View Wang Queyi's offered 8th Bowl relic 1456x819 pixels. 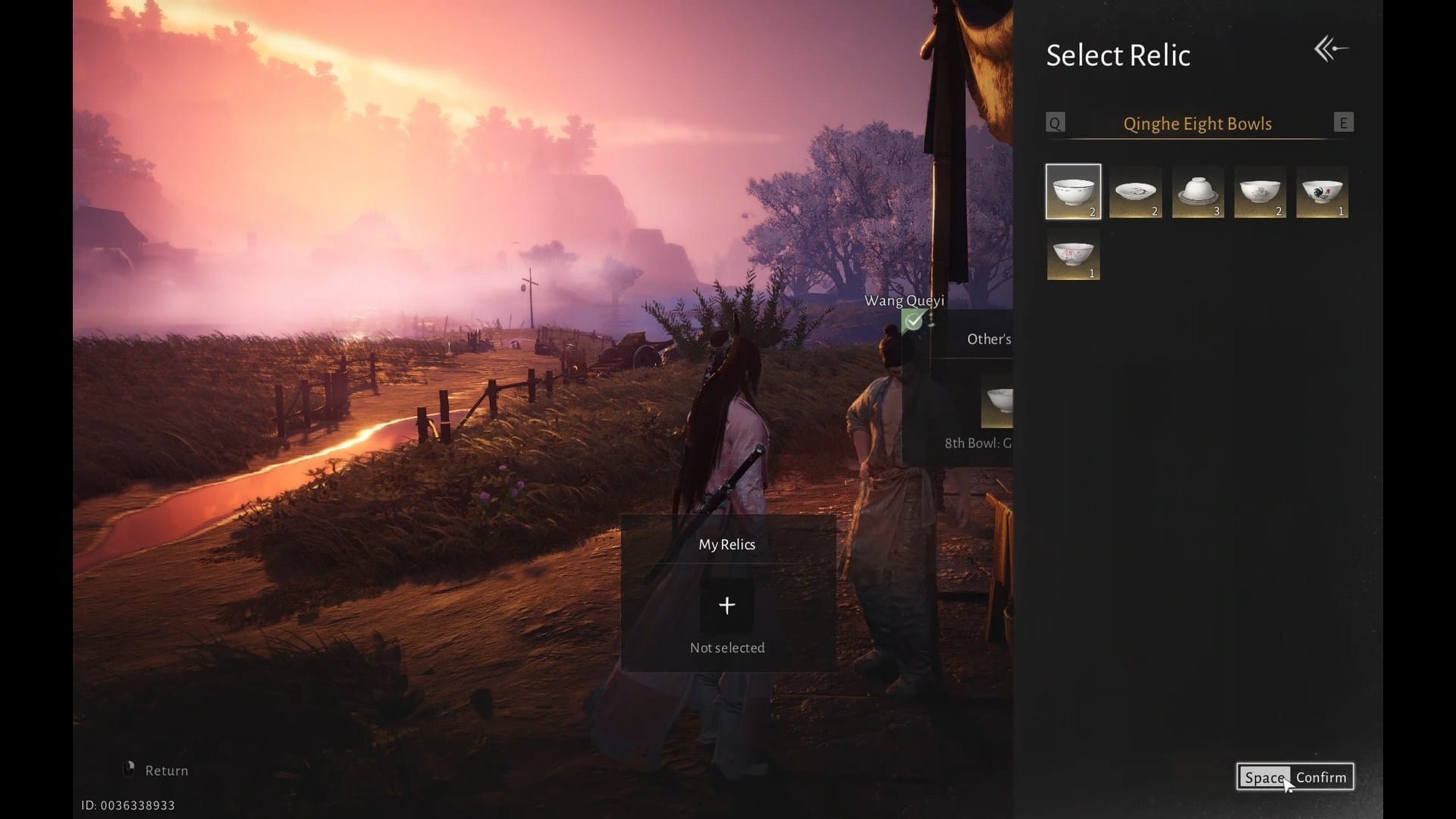[x=998, y=402]
